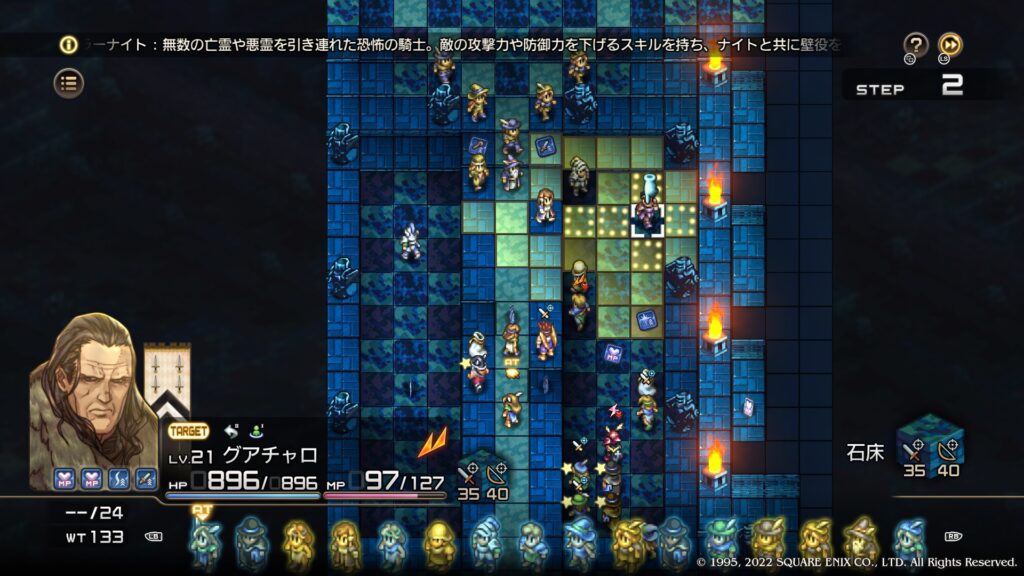The width and height of the screenshot is (1024, 576).
Task: Open the list menu icon
Action: coord(68,83)
